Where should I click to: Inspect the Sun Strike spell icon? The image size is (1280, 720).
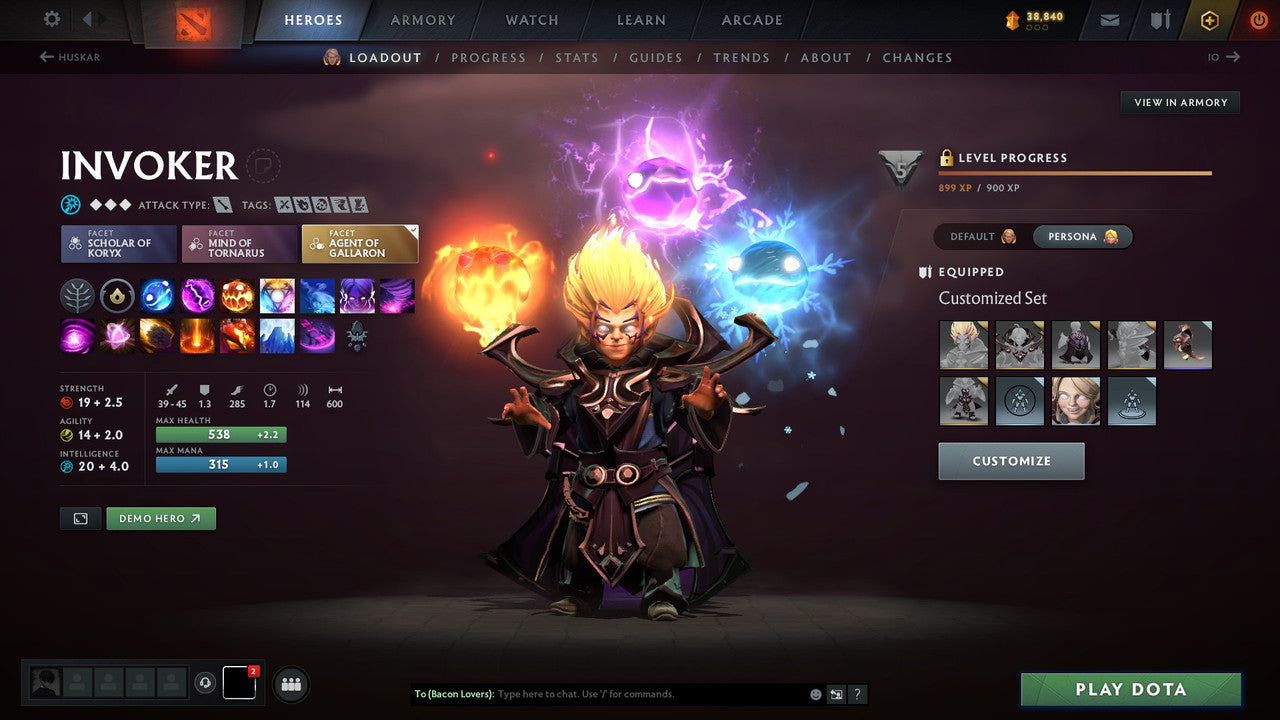pos(197,336)
